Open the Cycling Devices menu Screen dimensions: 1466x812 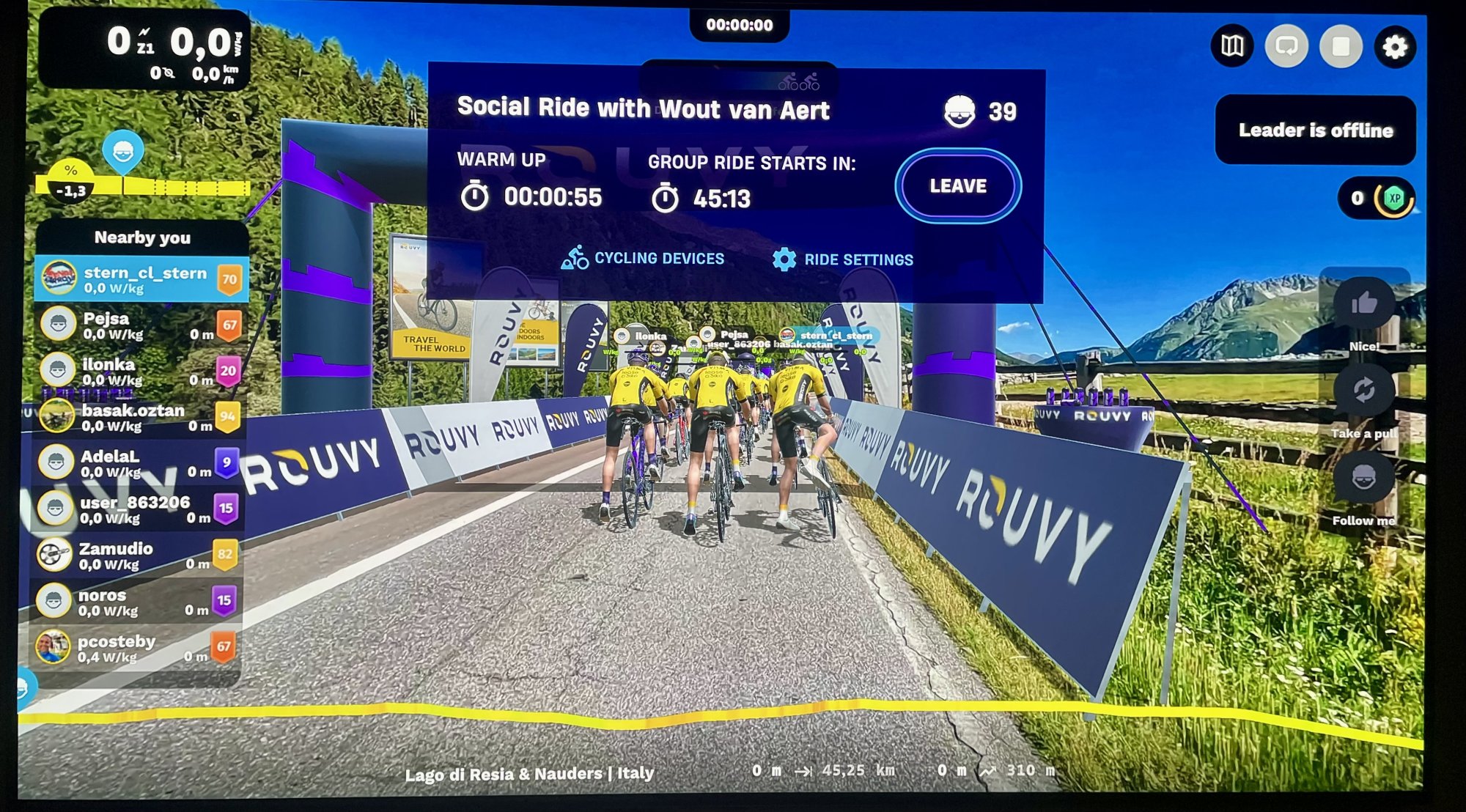click(x=643, y=259)
